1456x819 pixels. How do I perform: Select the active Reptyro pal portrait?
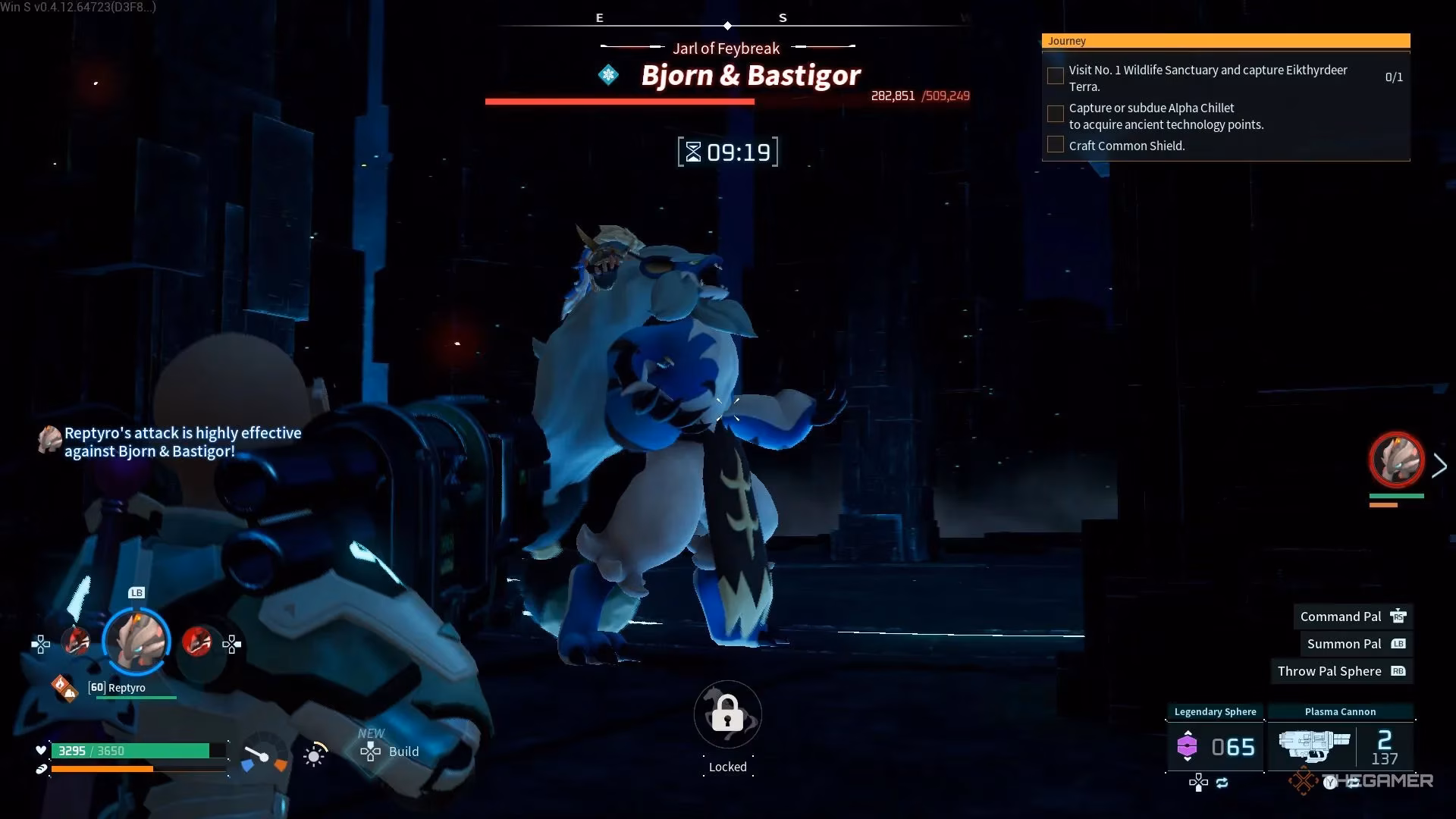[136, 642]
